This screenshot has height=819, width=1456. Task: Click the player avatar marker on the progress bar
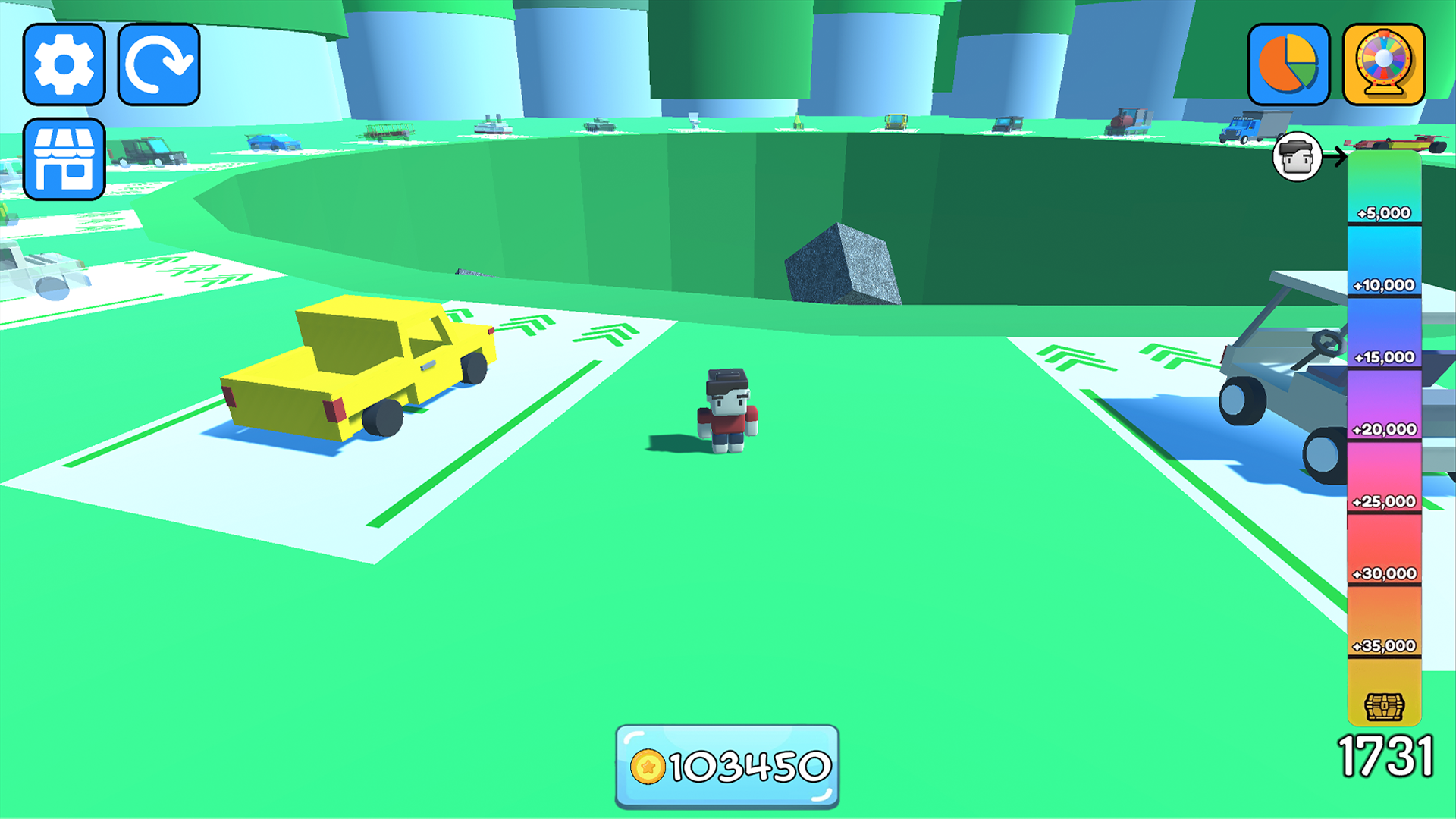pyautogui.click(x=1298, y=157)
